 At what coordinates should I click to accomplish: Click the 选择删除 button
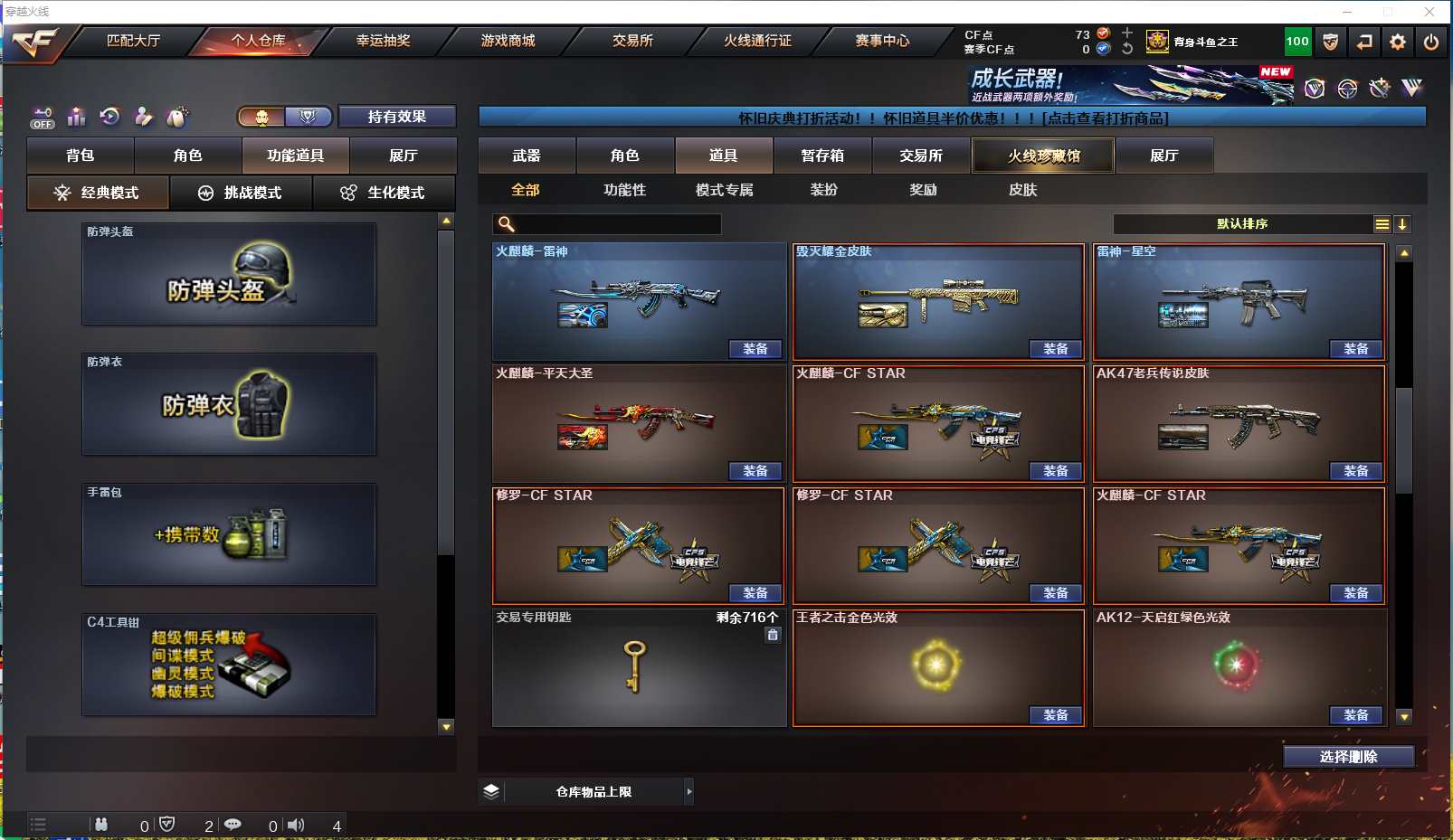pyautogui.click(x=1348, y=757)
